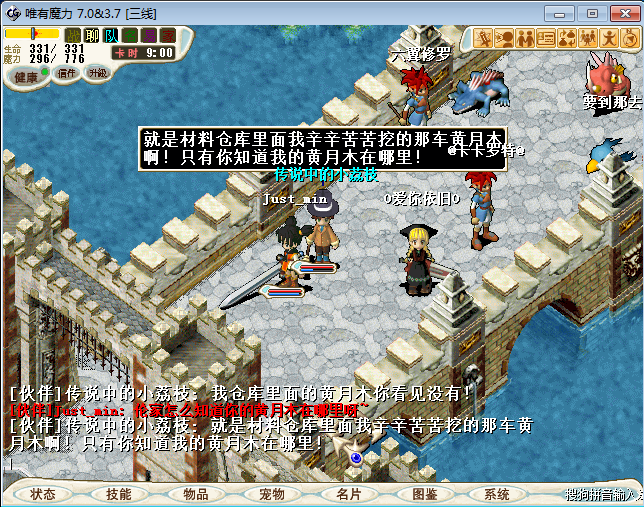Open the 图鉴 album menu
This screenshot has width=644, height=507.
tap(424, 494)
